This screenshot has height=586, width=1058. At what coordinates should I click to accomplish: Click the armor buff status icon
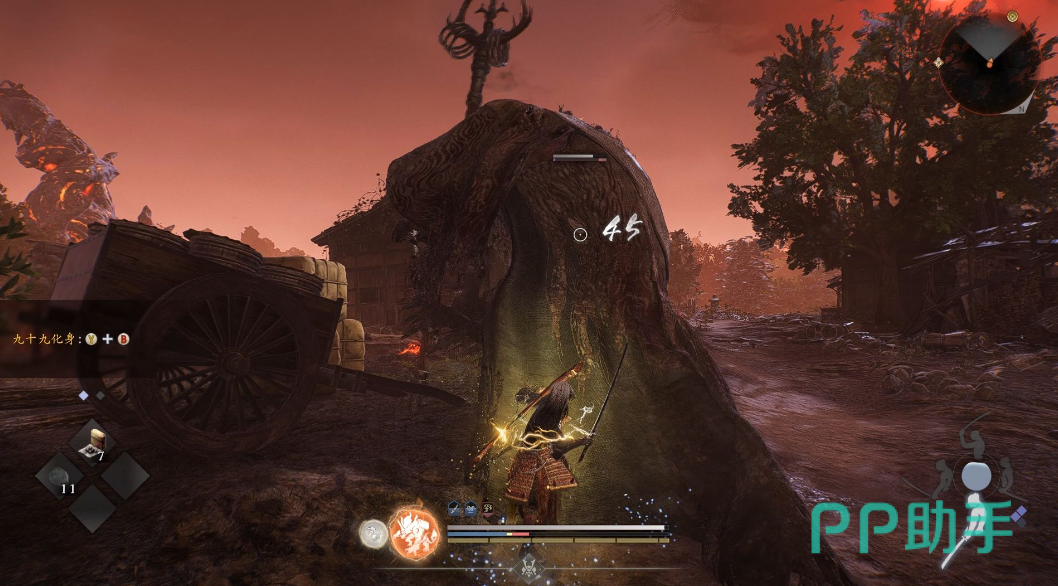(x=469, y=508)
